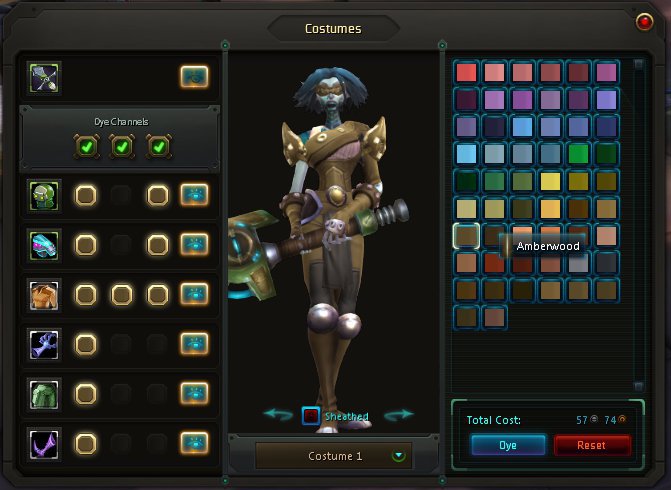Close the Costumes window

tap(644, 22)
